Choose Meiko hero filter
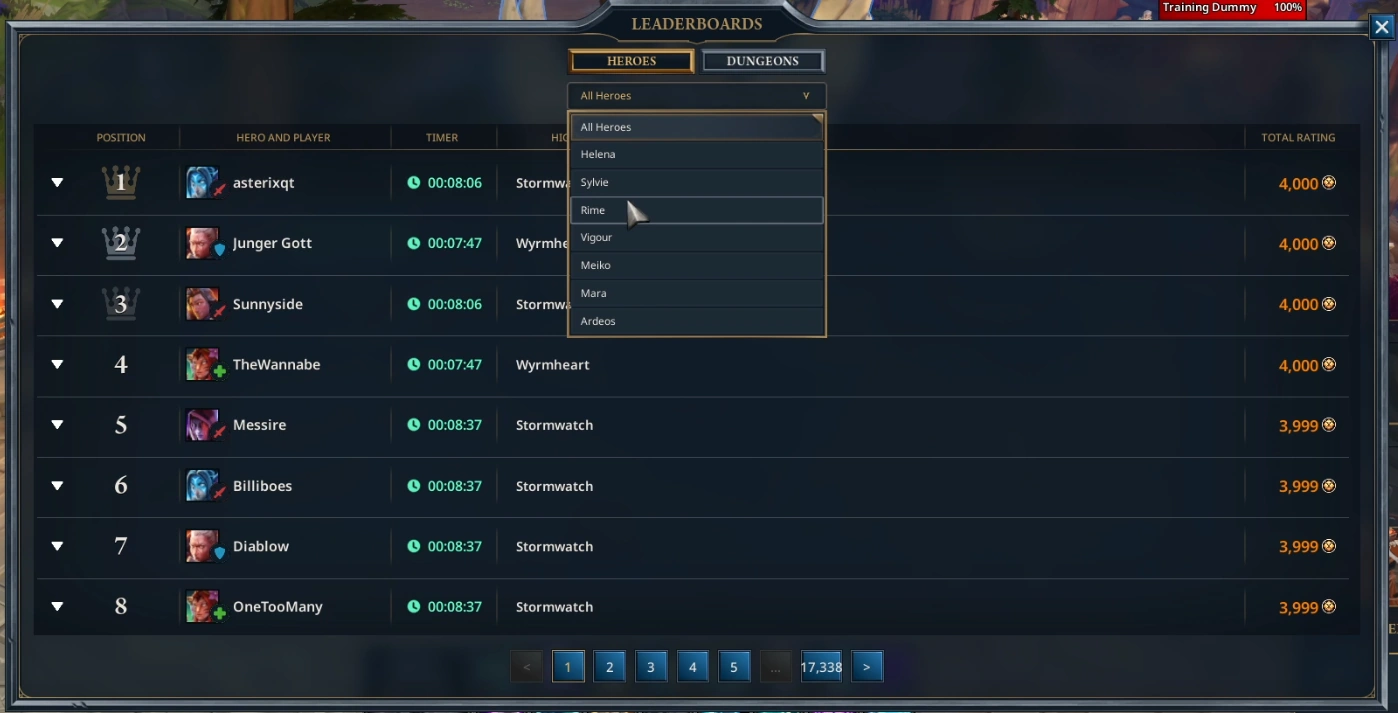 tap(696, 265)
